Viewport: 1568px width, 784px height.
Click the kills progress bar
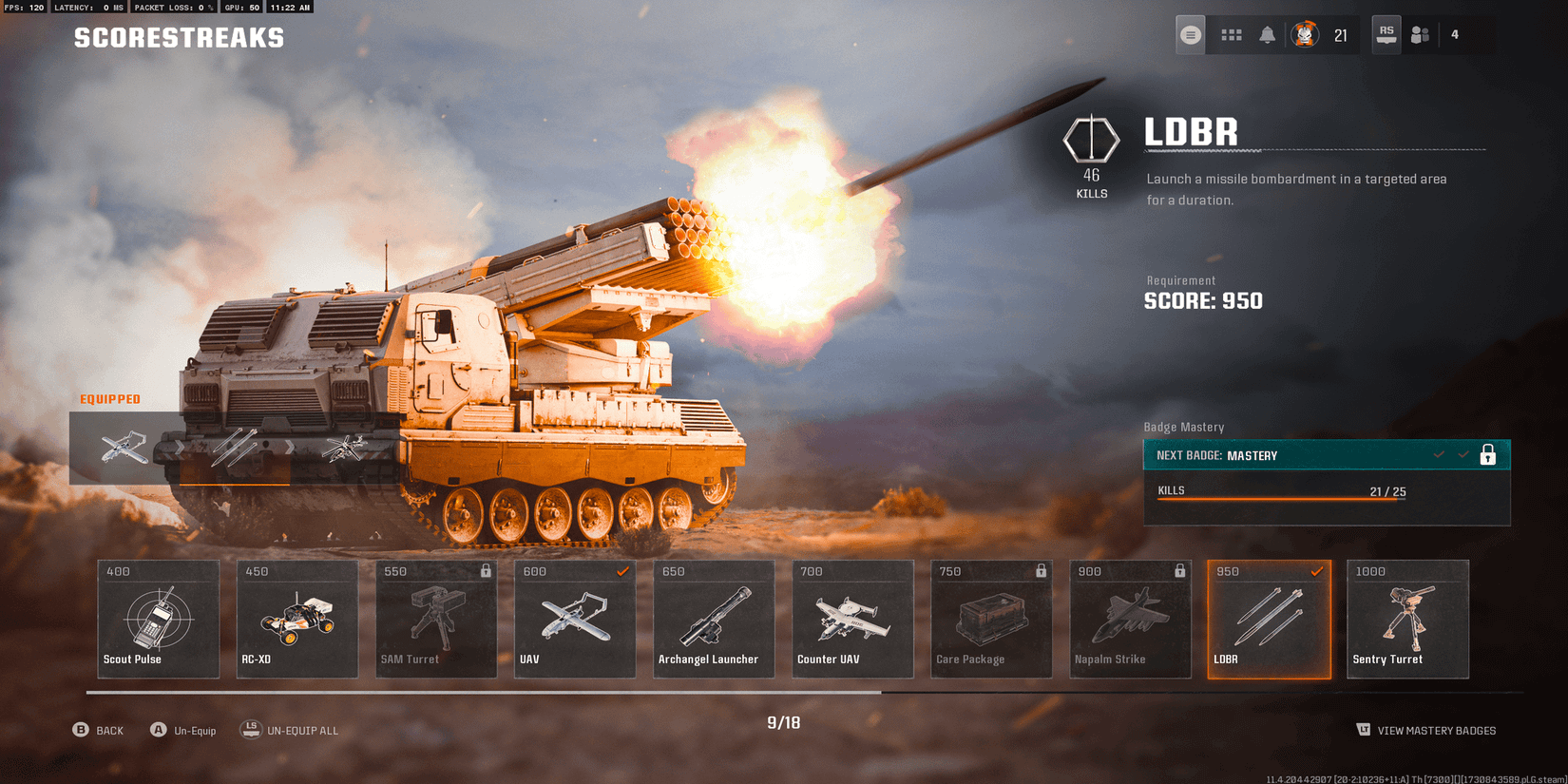pos(1280,497)
